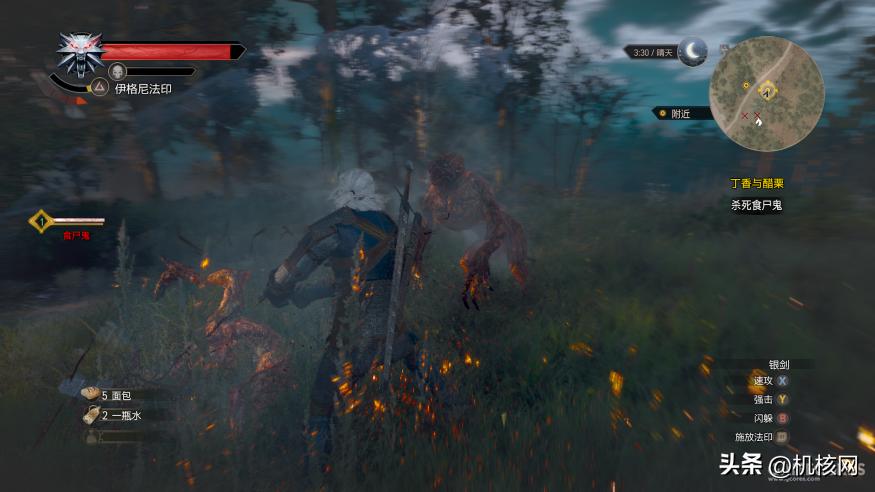Select the bread quick slot
Viewport: 875px width, 492px height.
[90, 395]
